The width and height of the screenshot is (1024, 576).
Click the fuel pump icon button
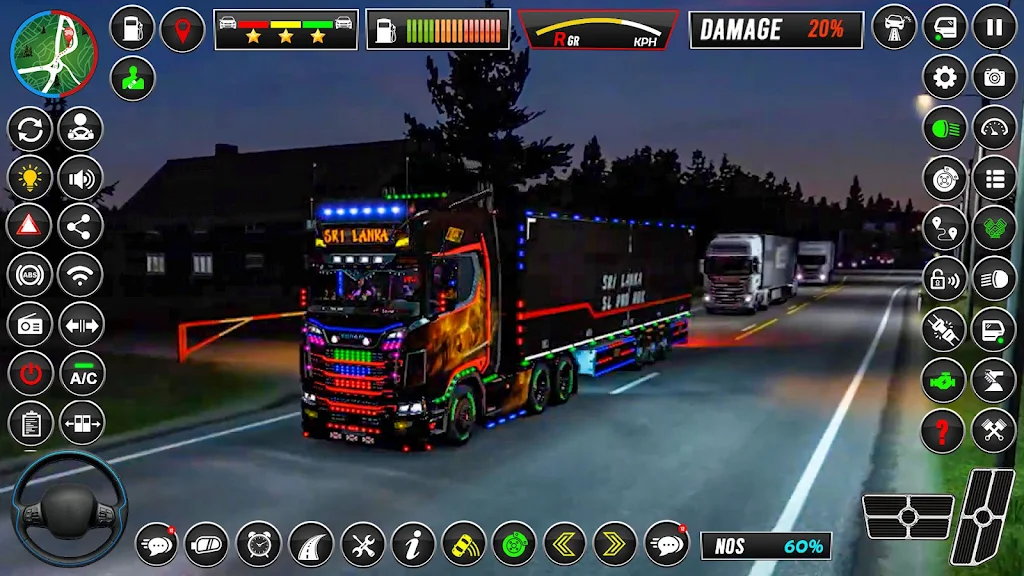pyautogui.click(x=132, y=28)
